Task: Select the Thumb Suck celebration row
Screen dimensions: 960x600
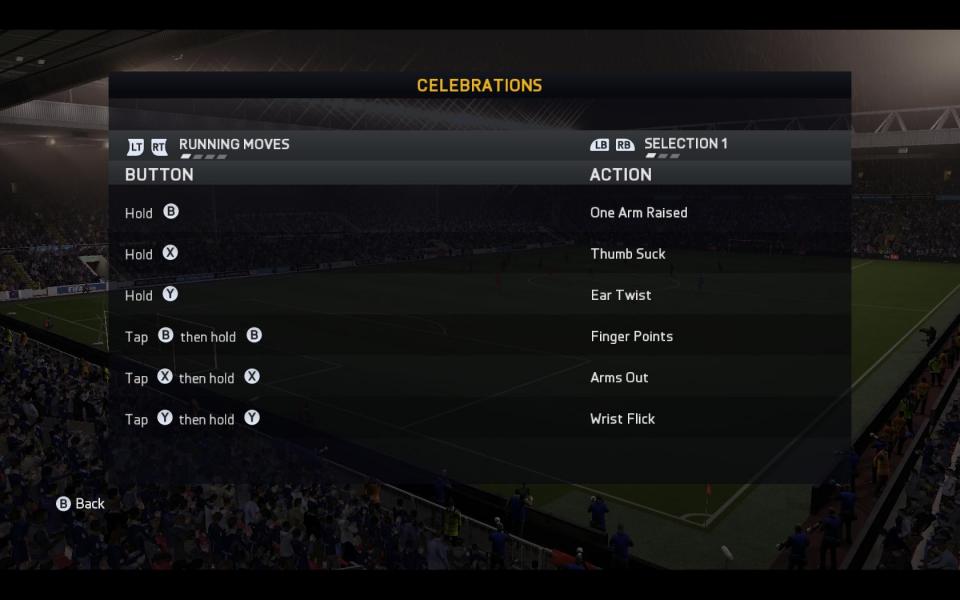Action: pos(627,254)
